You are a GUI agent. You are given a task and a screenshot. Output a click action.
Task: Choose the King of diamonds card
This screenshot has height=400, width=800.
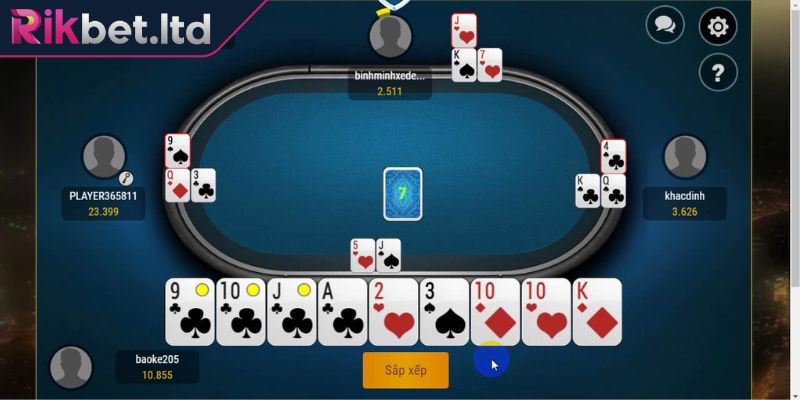[597, 312]
